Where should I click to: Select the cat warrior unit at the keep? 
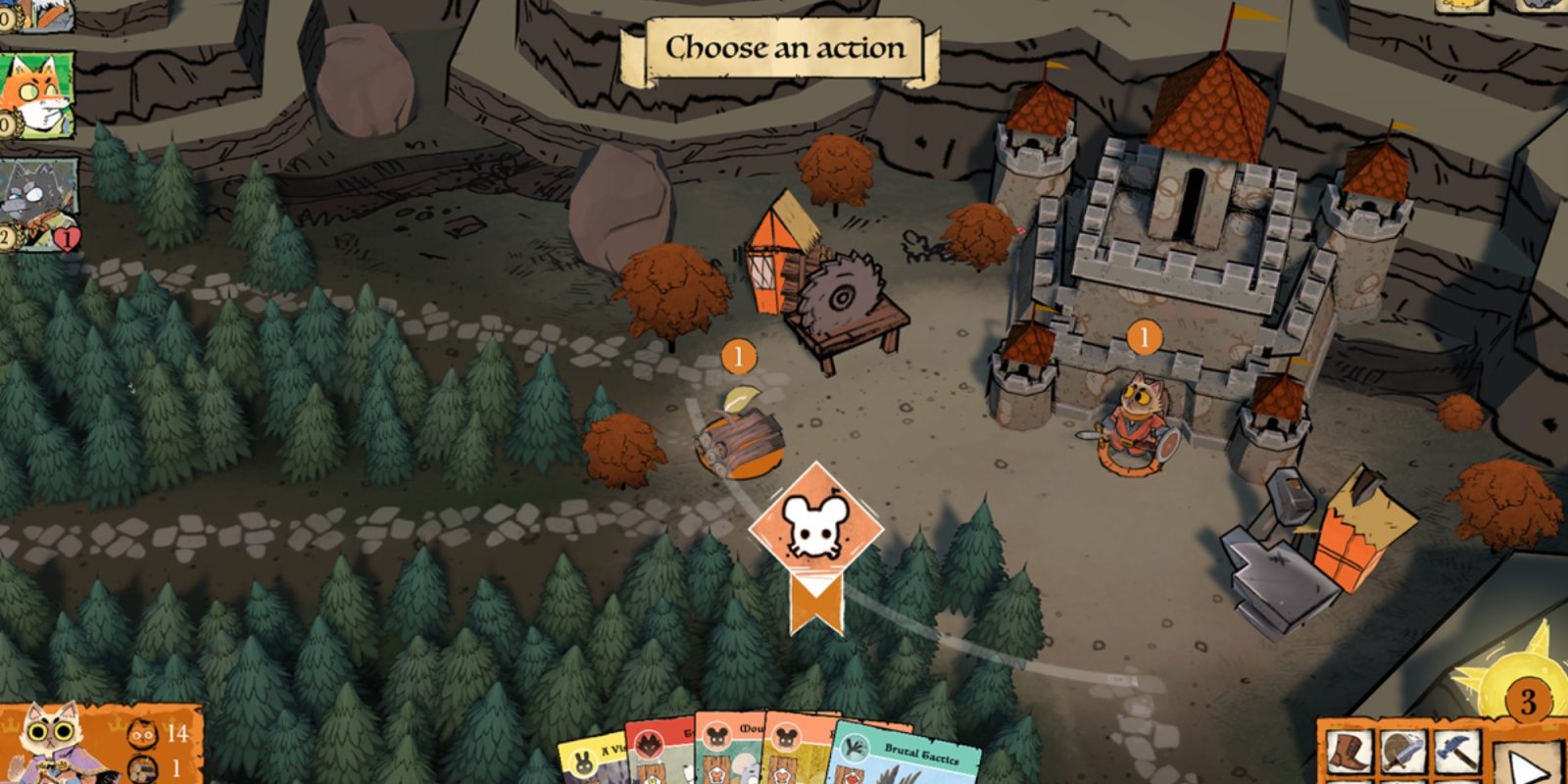coord(1136,421)
